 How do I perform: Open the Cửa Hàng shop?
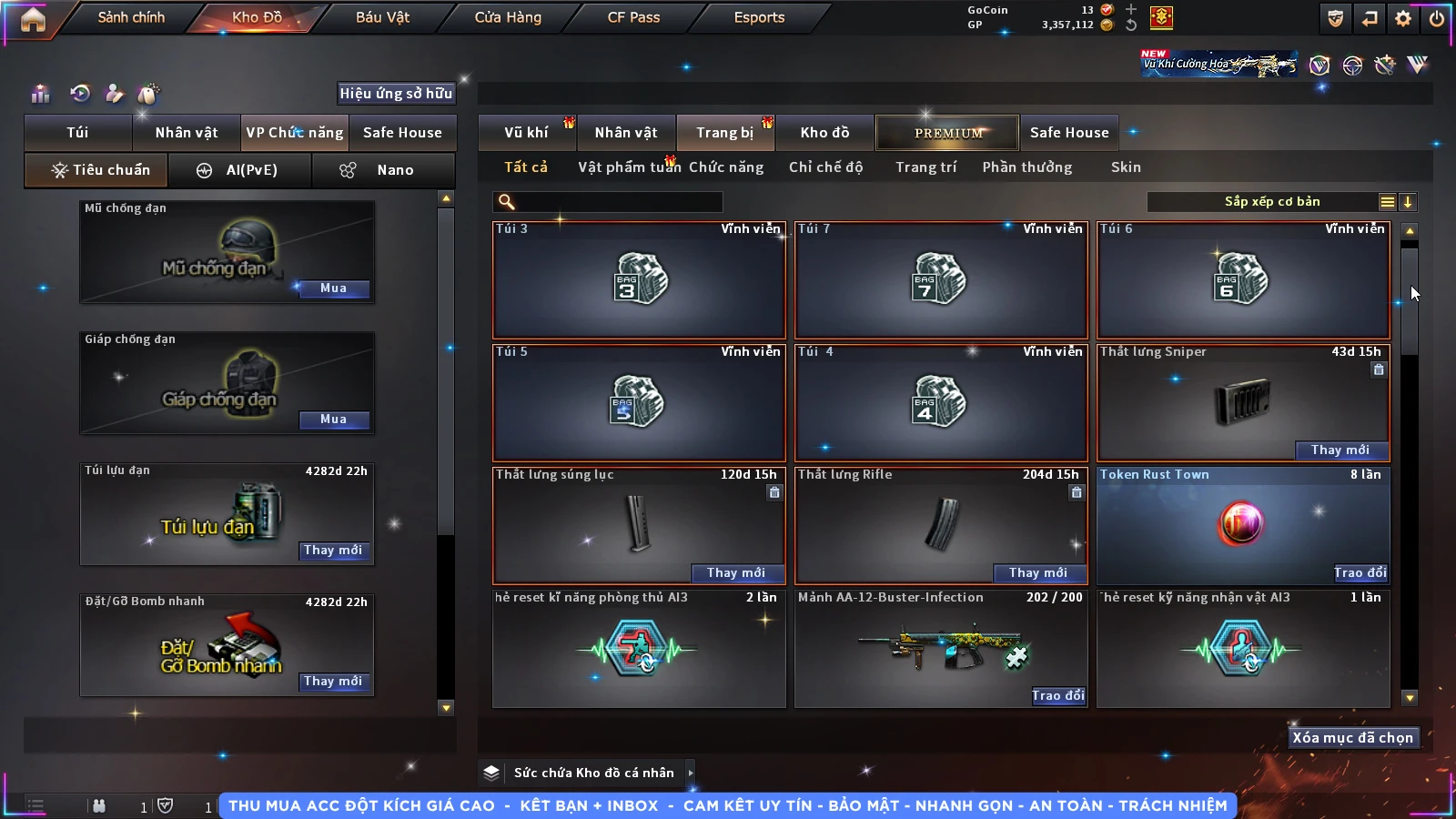click(x=508, y=17)
